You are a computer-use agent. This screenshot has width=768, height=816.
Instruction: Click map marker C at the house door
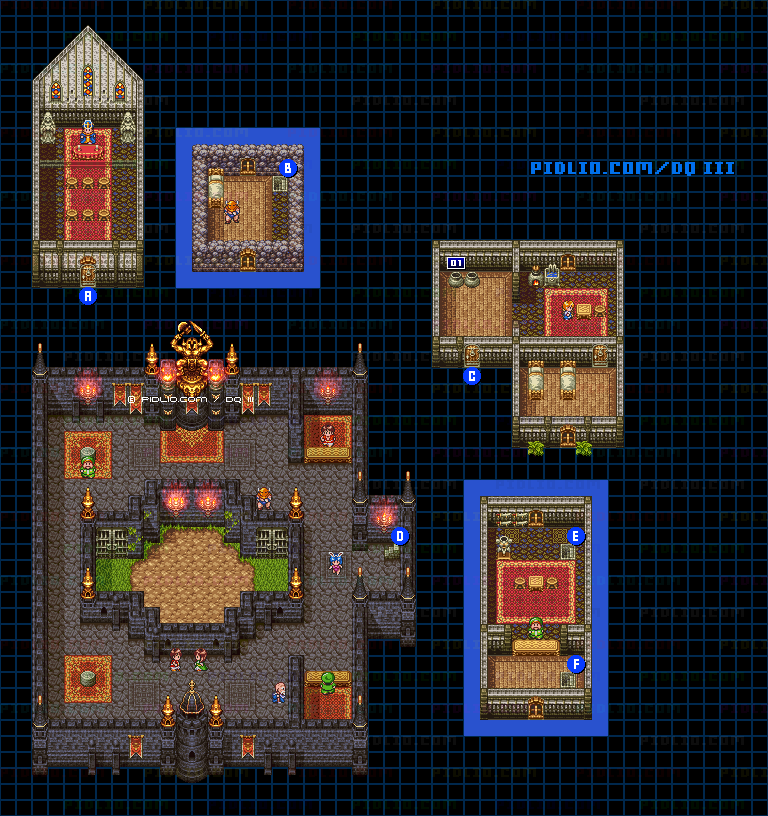(x=472, y=376)
